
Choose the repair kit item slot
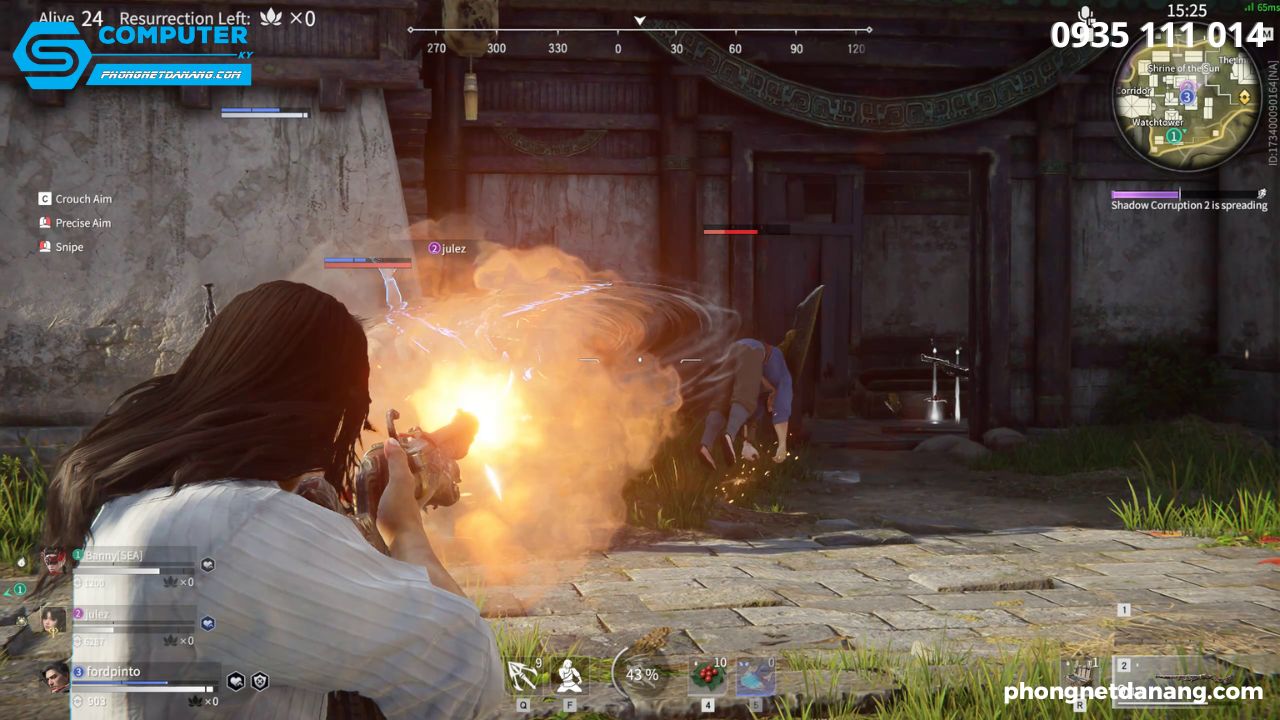tap(1081, 676)
